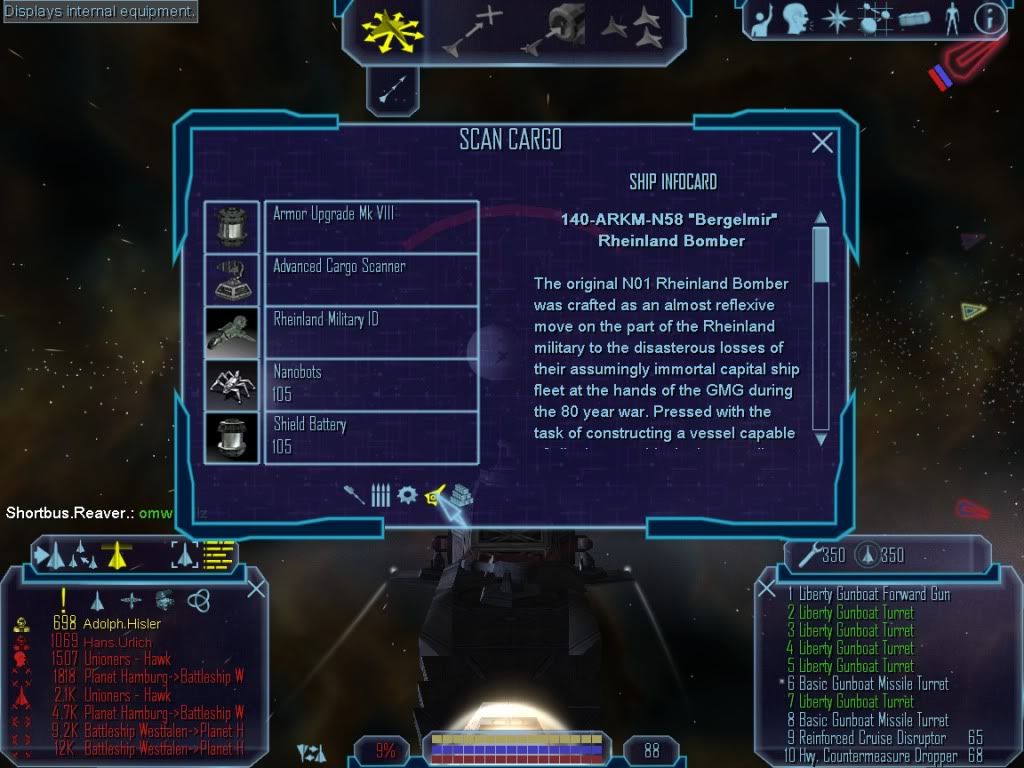Image resolution: width=1024 pixels, height=768 pixels.
Task: Select the Nanobots cargo row
Action: tap(371, 384)
